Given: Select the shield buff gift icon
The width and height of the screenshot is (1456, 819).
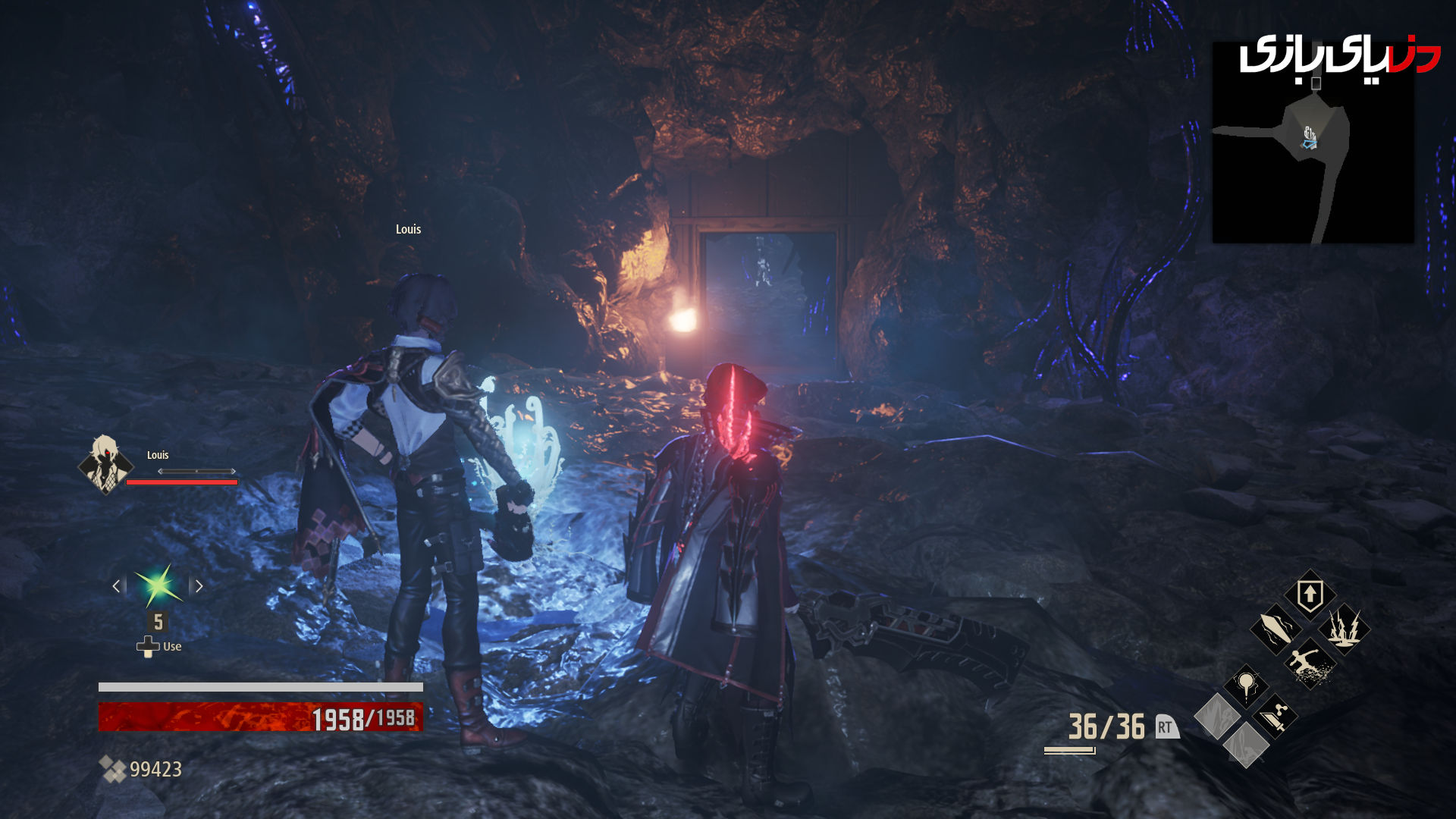Looking at the screenshot, I should 1310,595.
